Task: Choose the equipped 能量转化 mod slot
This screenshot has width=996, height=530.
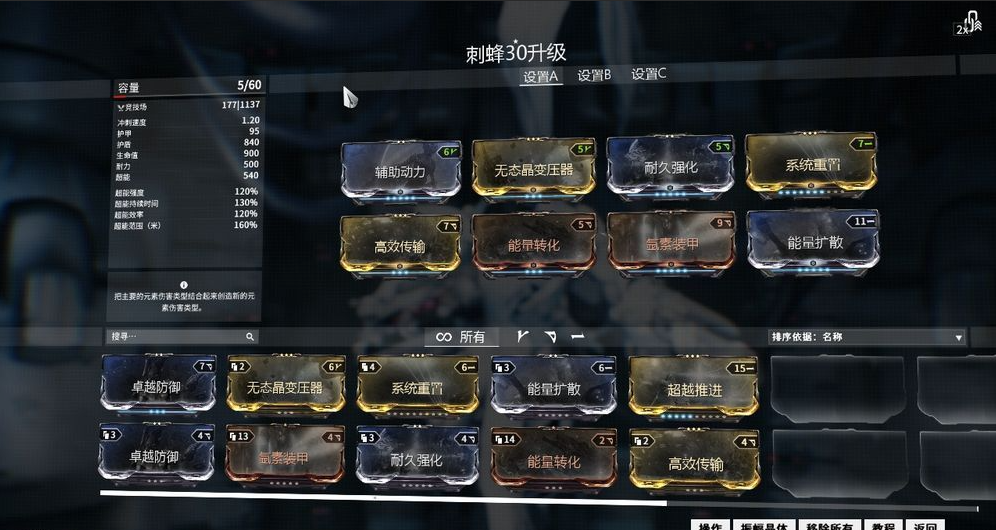Action: tap(533, 244)
